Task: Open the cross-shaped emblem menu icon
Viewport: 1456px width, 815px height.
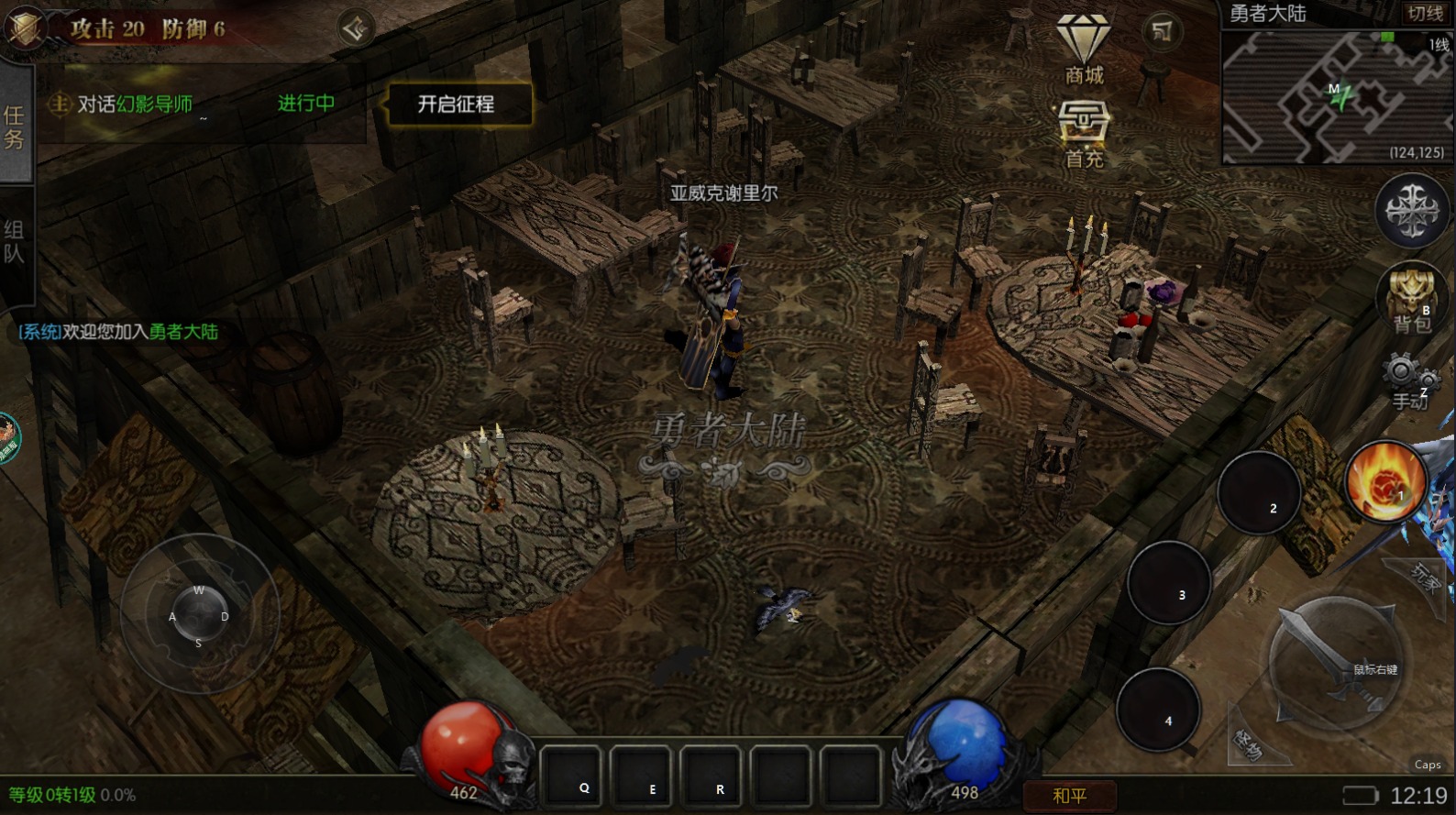Action: (x=1412, y=211)
